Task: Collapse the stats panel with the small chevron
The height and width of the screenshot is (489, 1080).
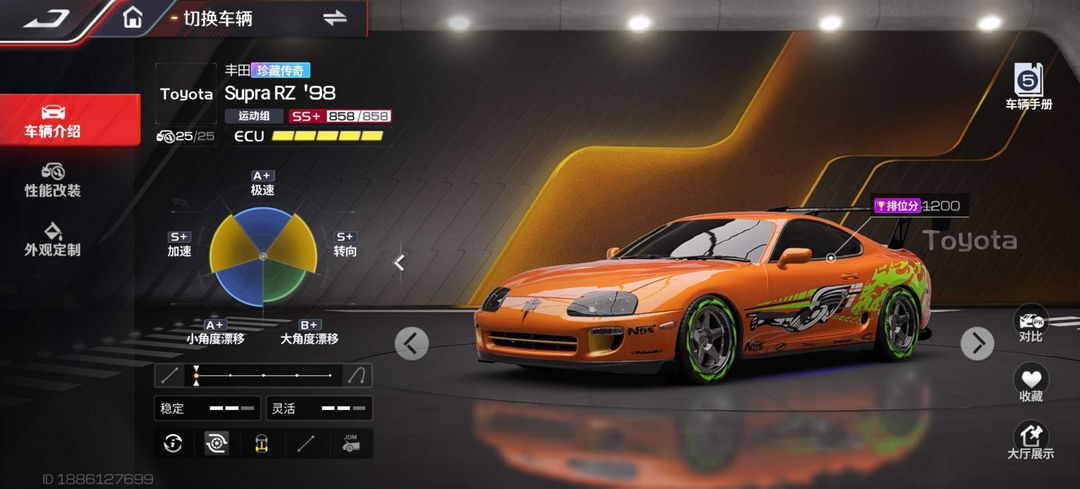Action: click(x=399, y=263)
